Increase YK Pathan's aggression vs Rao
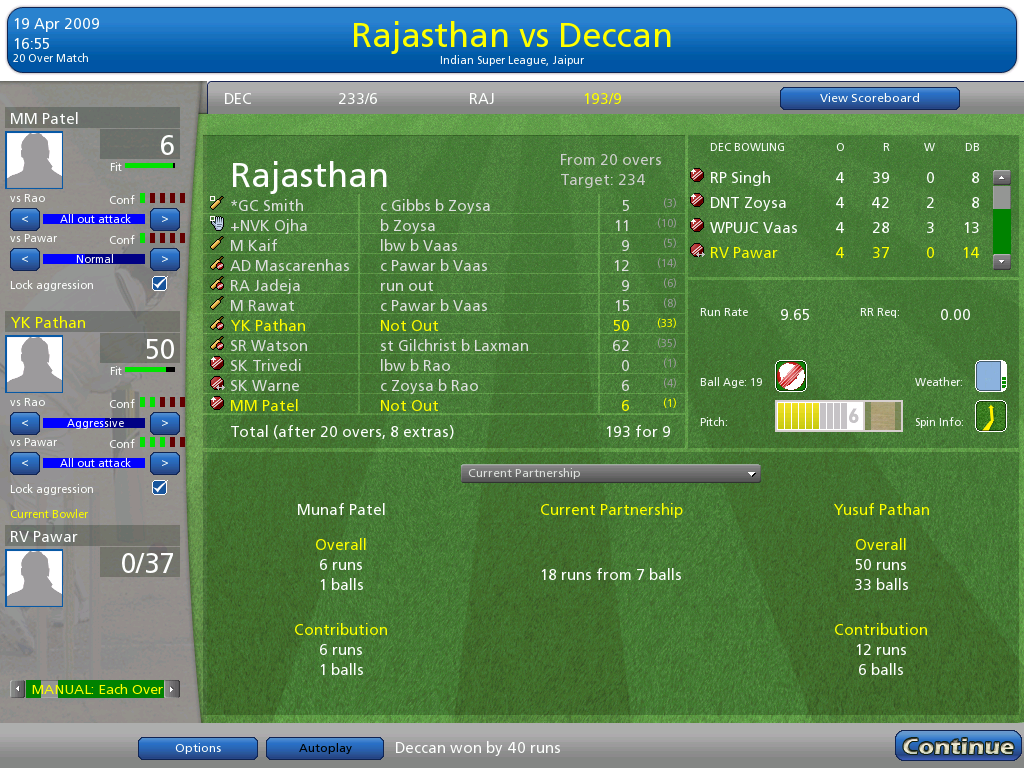This screenshot has height=768, width=1024. 165,422
